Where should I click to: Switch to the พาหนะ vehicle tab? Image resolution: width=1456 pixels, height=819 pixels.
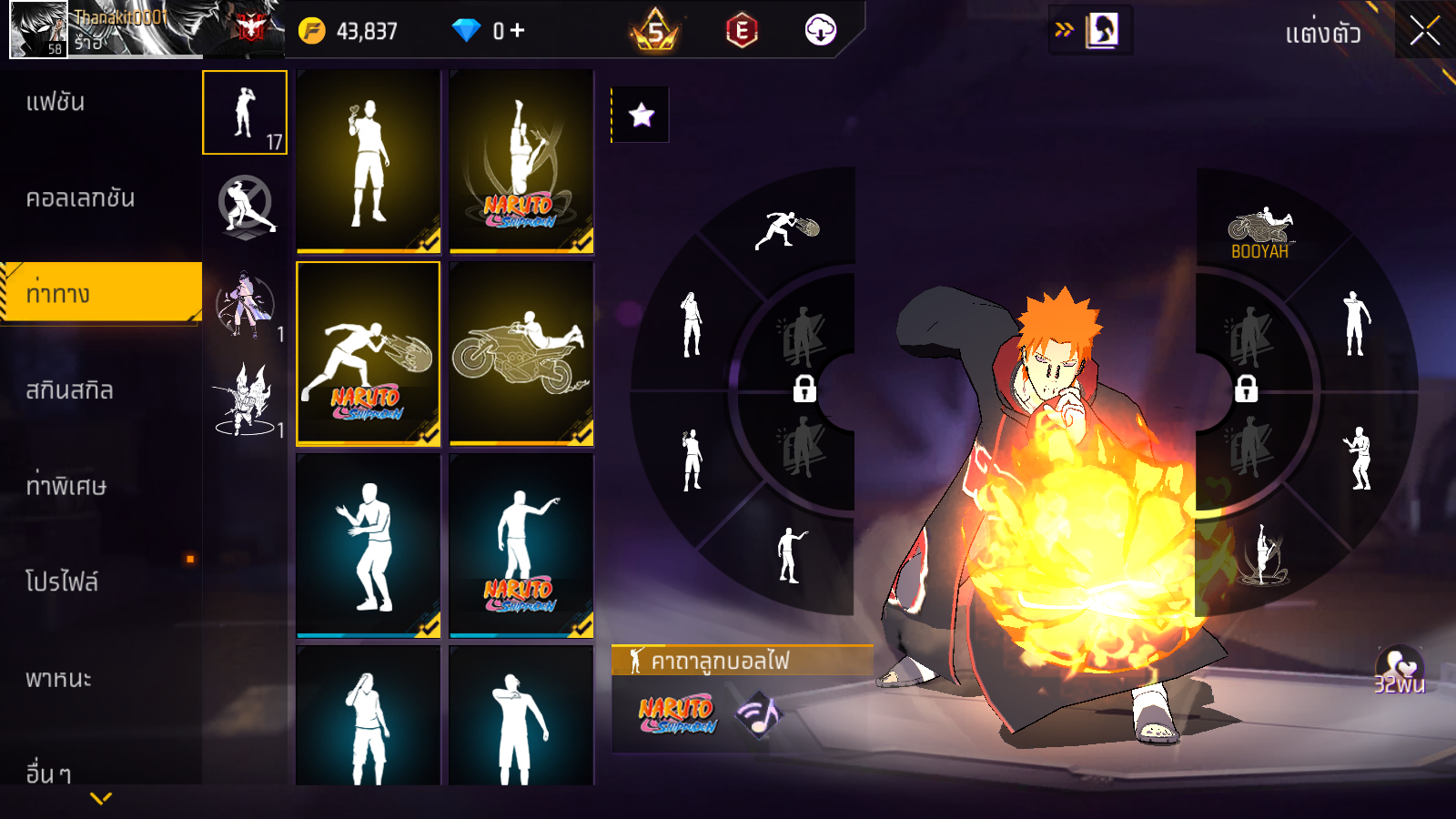[58, 678]
